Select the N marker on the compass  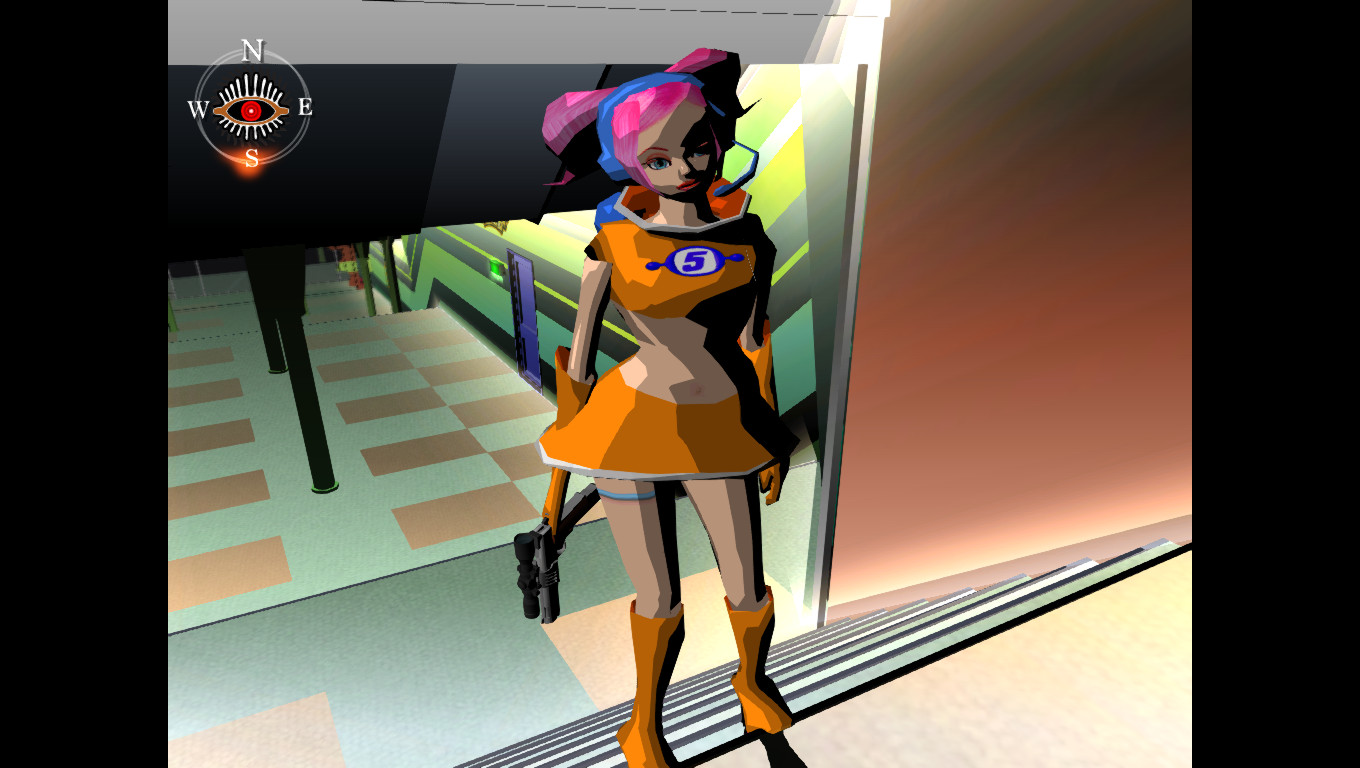pos(251,51)
